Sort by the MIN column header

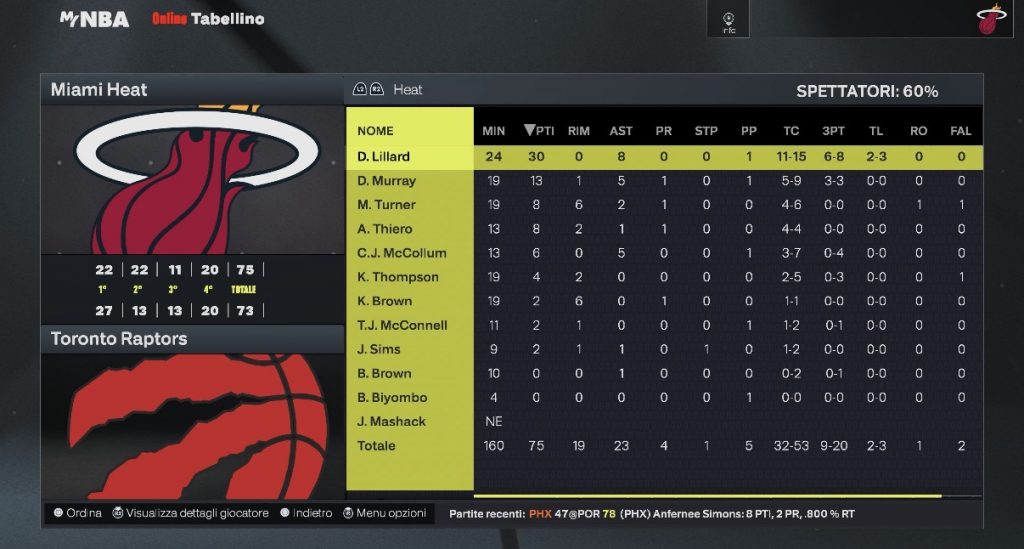pyautogui.click(x=493, y=130)
